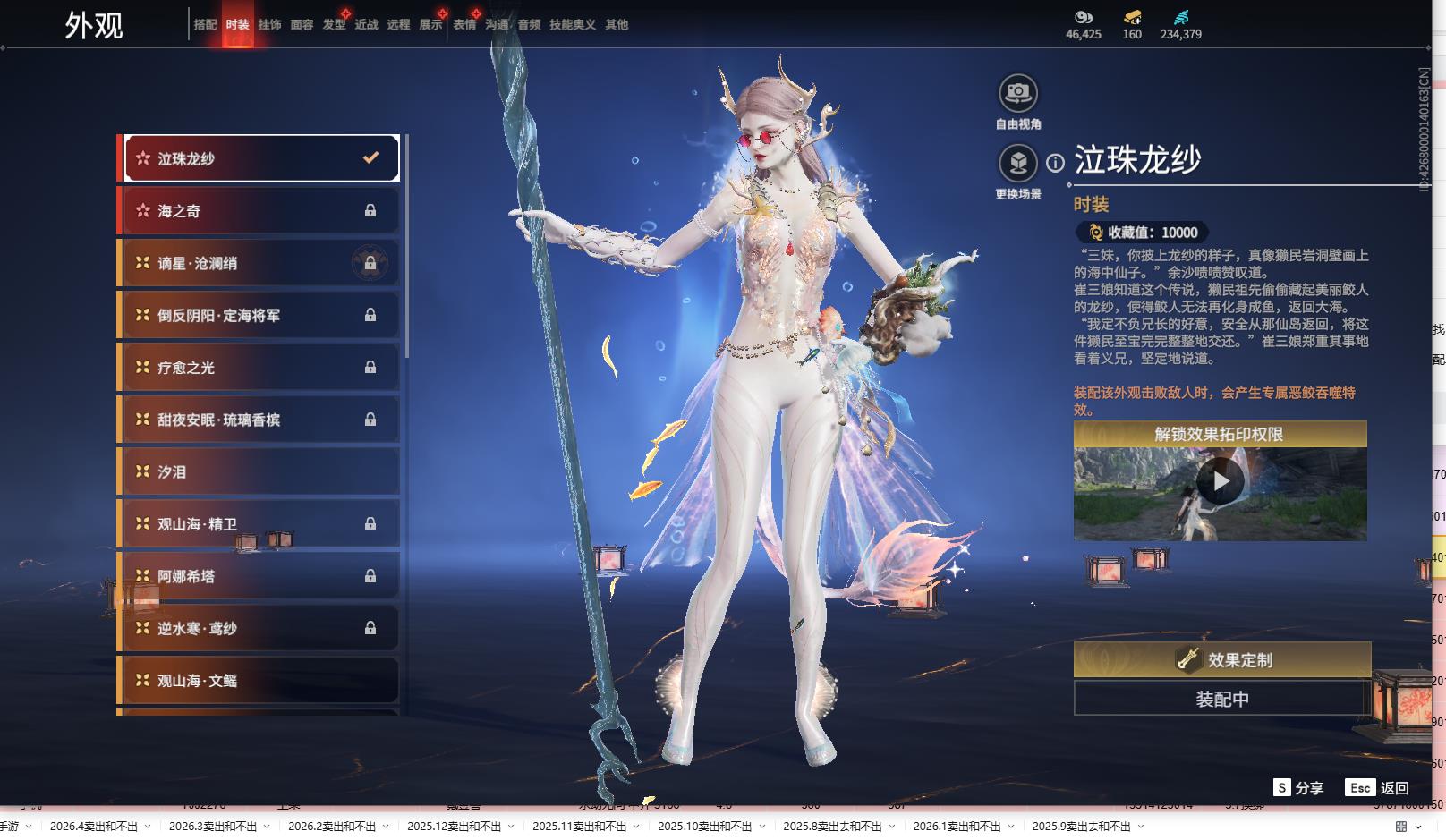Play the outfit effect preview video
The height and width of the screenshot is (840, 1446).
tap(1220, 482)
